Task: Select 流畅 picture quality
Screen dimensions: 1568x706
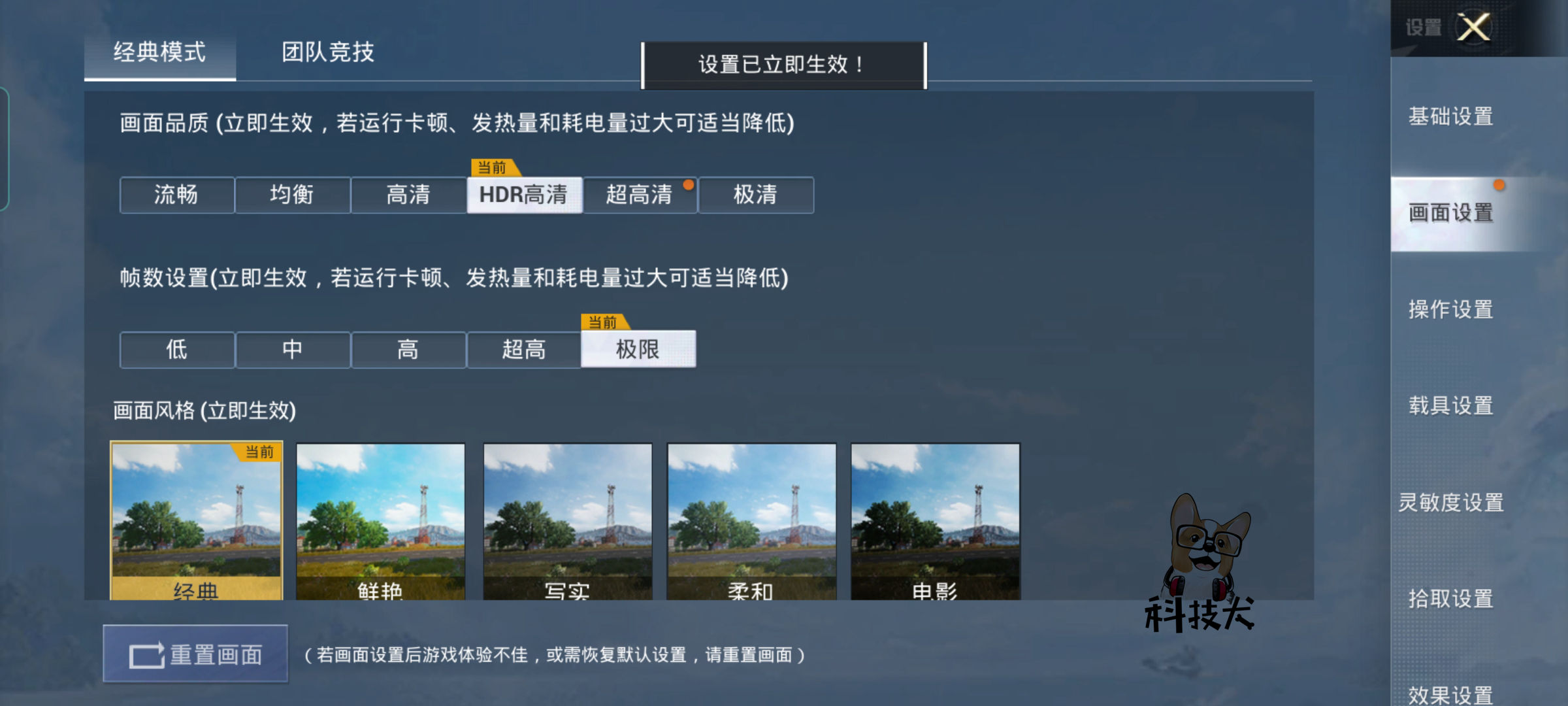Action: click(176, 195)
